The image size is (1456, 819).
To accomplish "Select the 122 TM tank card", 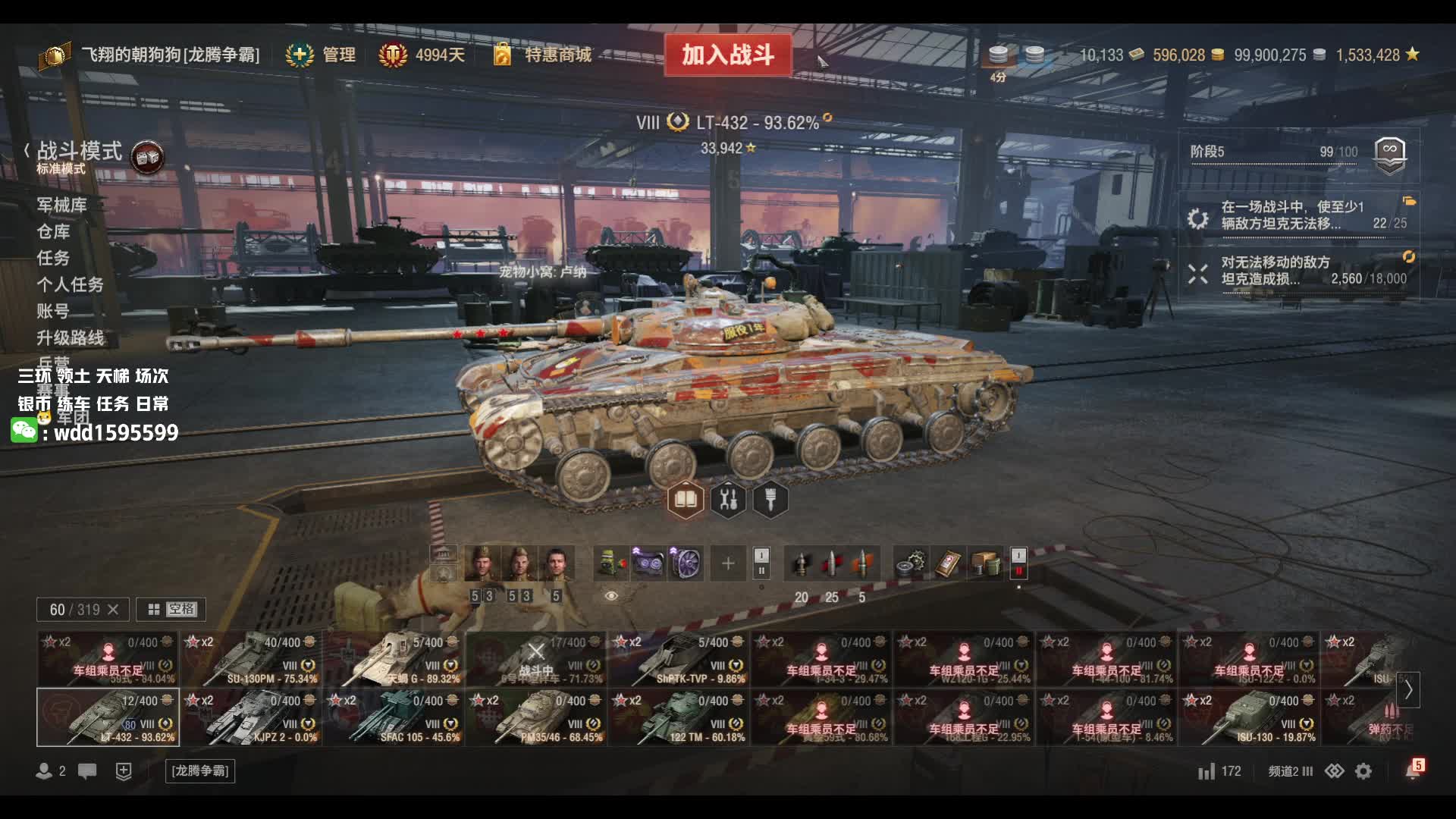I will [x=679, y=717].
